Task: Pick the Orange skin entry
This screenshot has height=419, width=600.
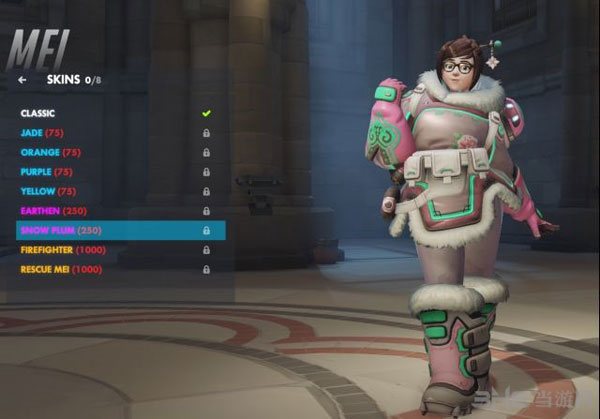Action: [x=52, y=152]
